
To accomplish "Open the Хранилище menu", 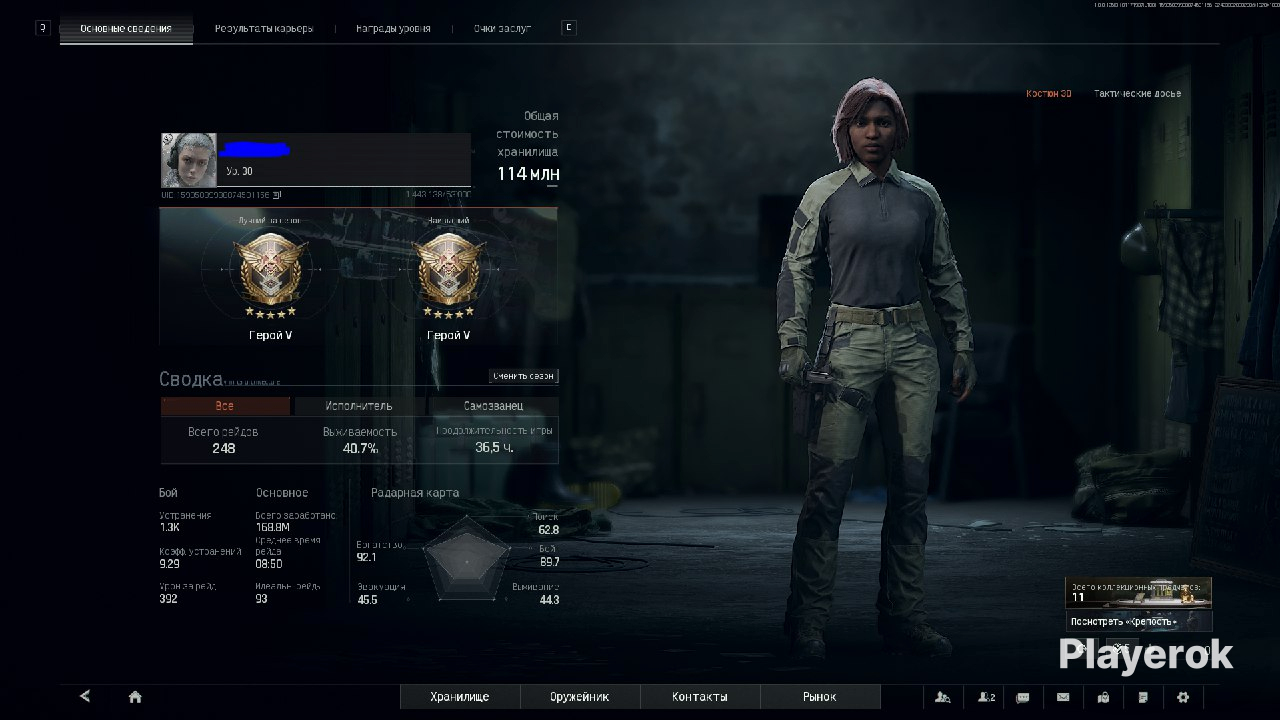I will [x=460, y=697].
